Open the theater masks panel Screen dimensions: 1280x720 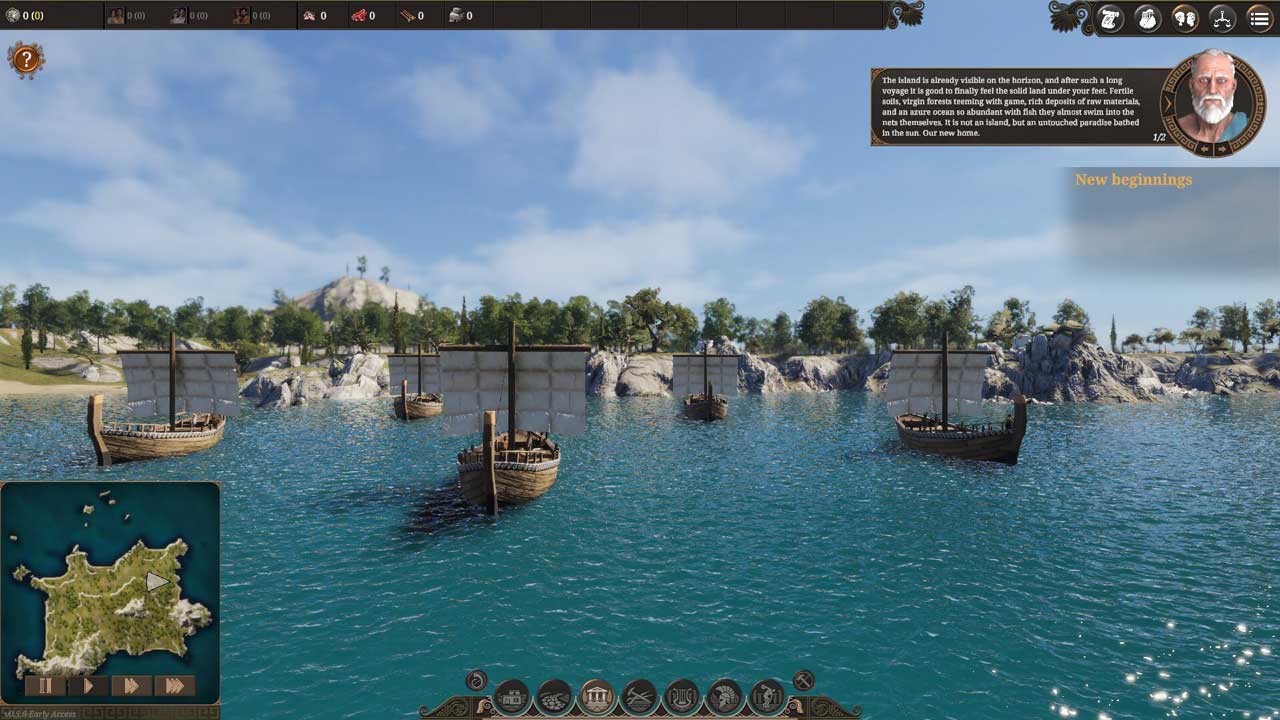tap(1185, 18)
